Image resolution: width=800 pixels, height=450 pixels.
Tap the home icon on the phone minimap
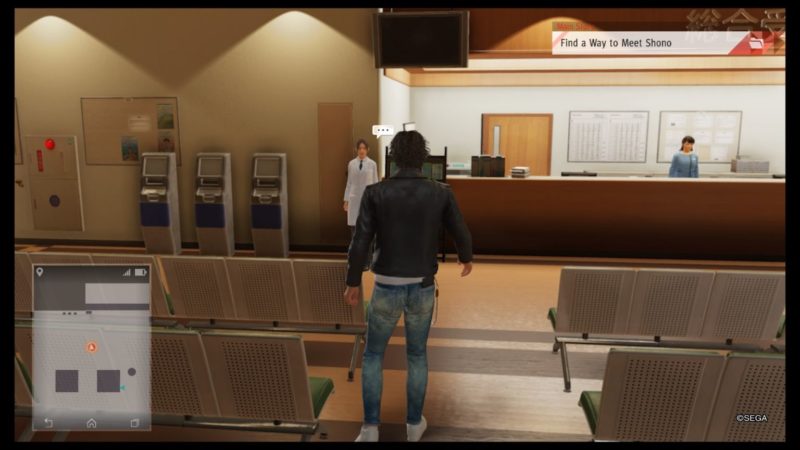point(91,423)
